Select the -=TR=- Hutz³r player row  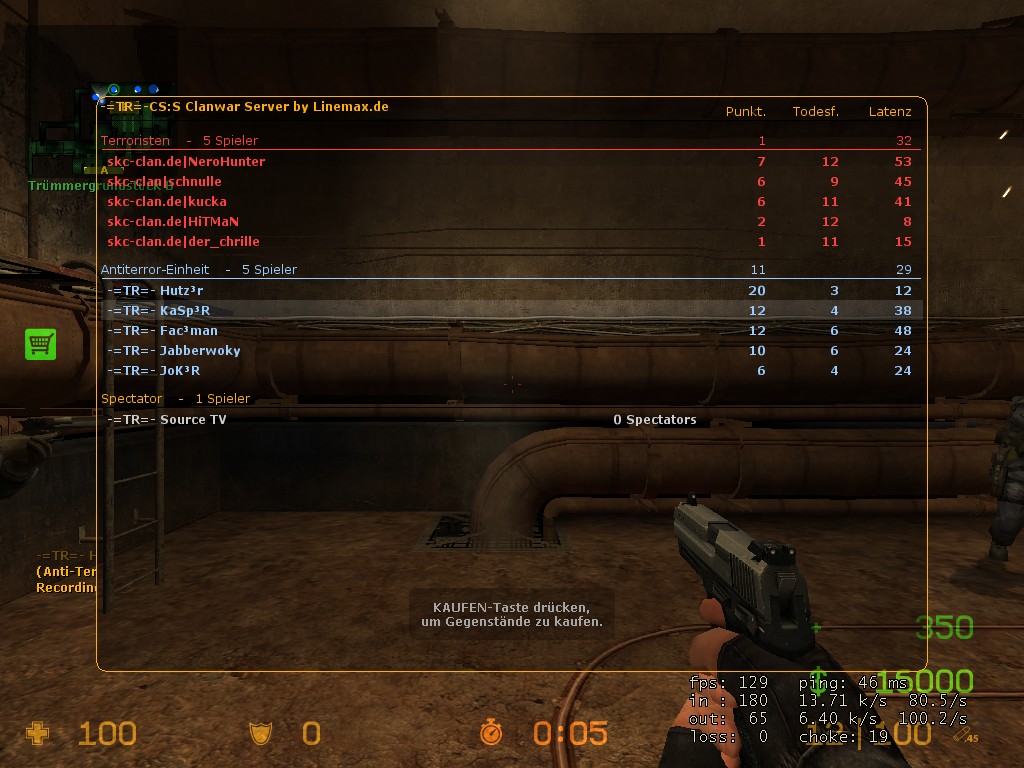coord(155,290)
